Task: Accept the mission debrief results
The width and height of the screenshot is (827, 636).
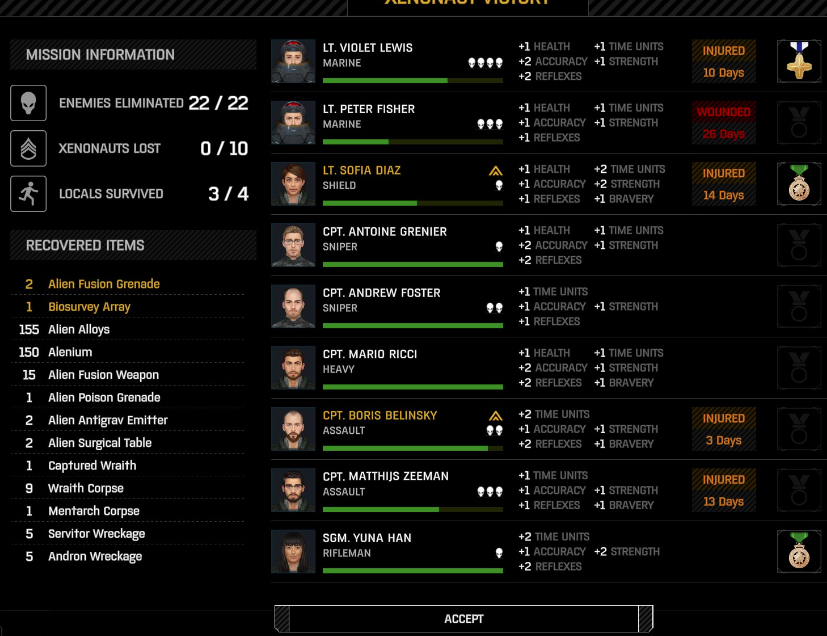Action: [x=463, y=619]
